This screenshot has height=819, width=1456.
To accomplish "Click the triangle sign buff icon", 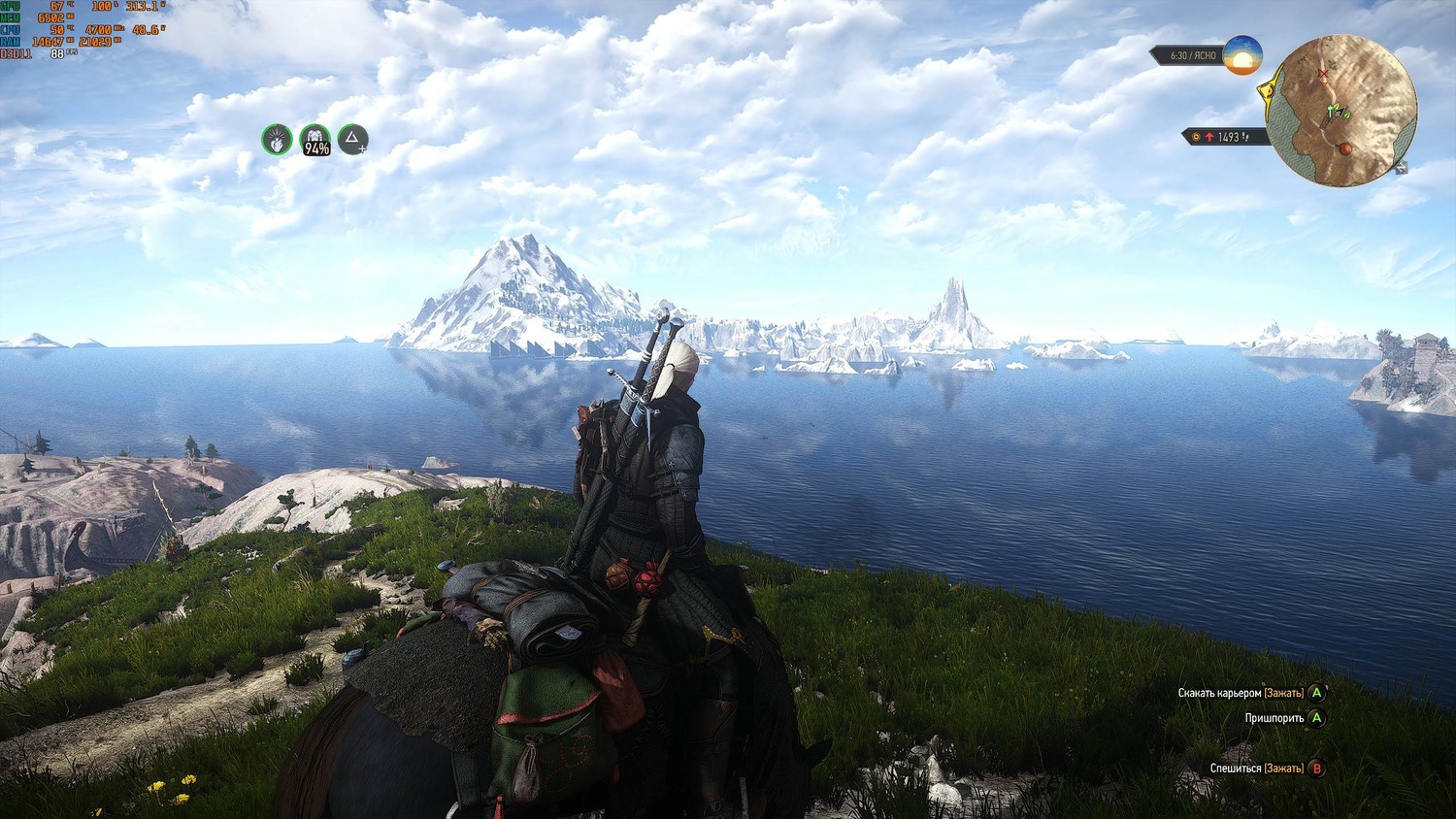I will (352, 140).
